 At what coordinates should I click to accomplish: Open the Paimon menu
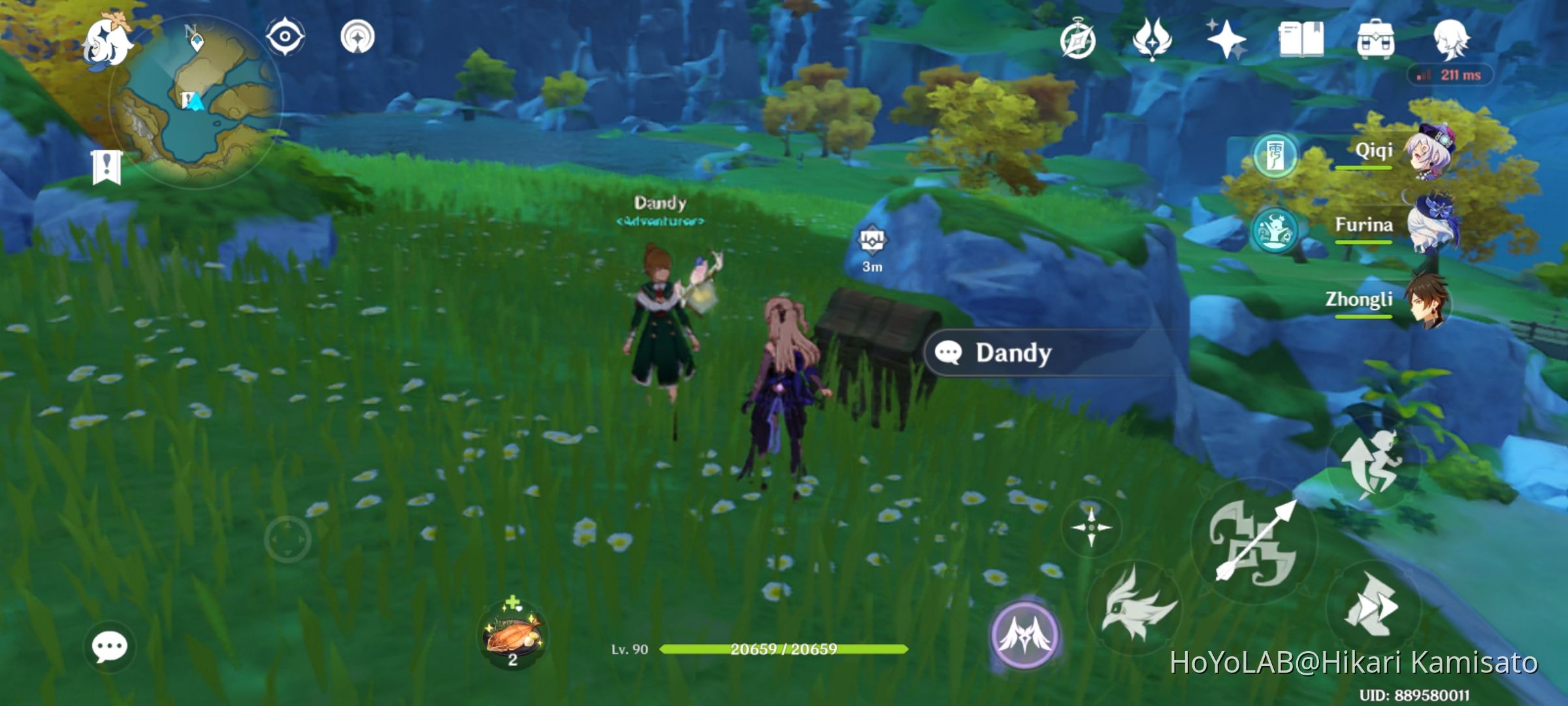click(x=108, y=41)
